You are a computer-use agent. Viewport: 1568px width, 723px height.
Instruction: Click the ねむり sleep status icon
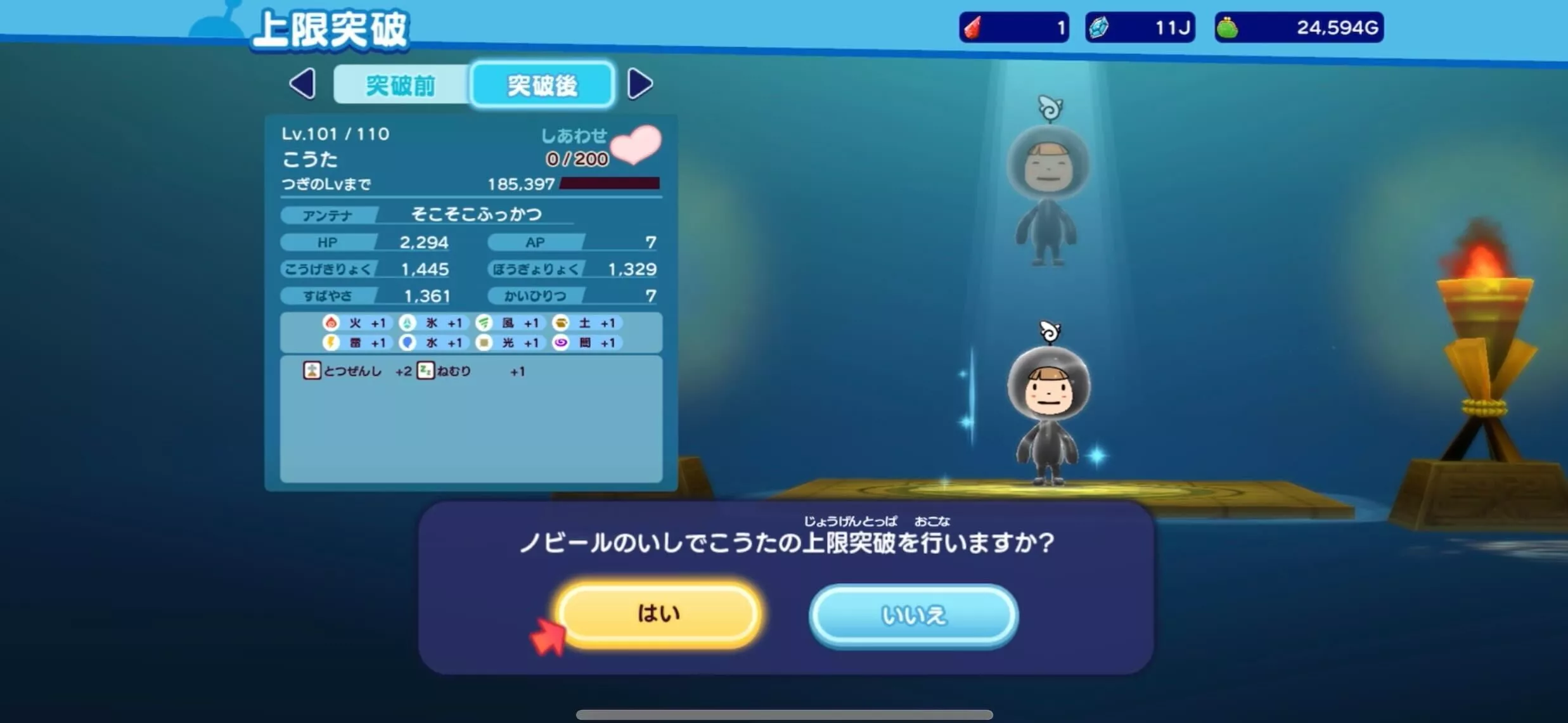tap(427, 371)
